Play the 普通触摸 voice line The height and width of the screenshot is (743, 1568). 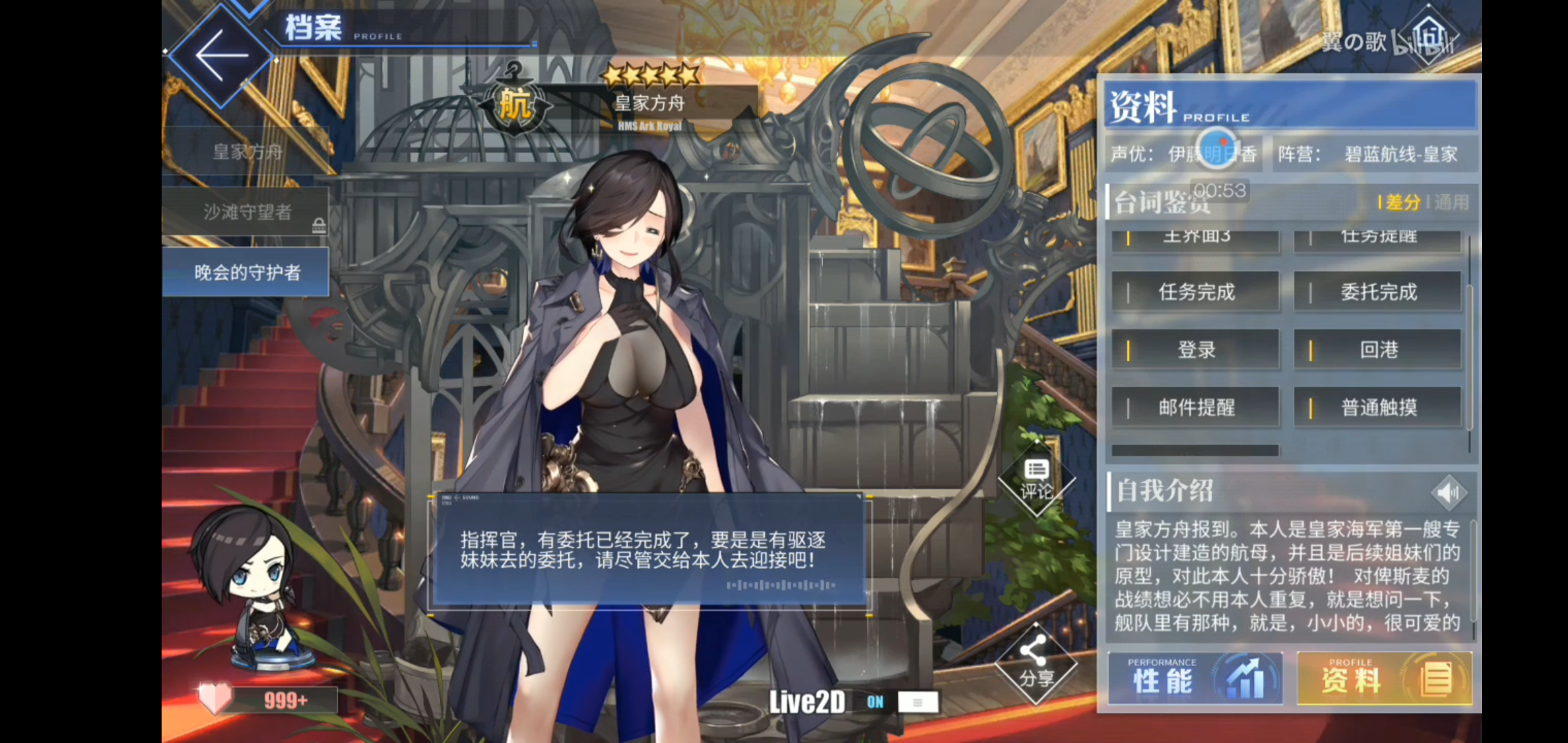1378,408
